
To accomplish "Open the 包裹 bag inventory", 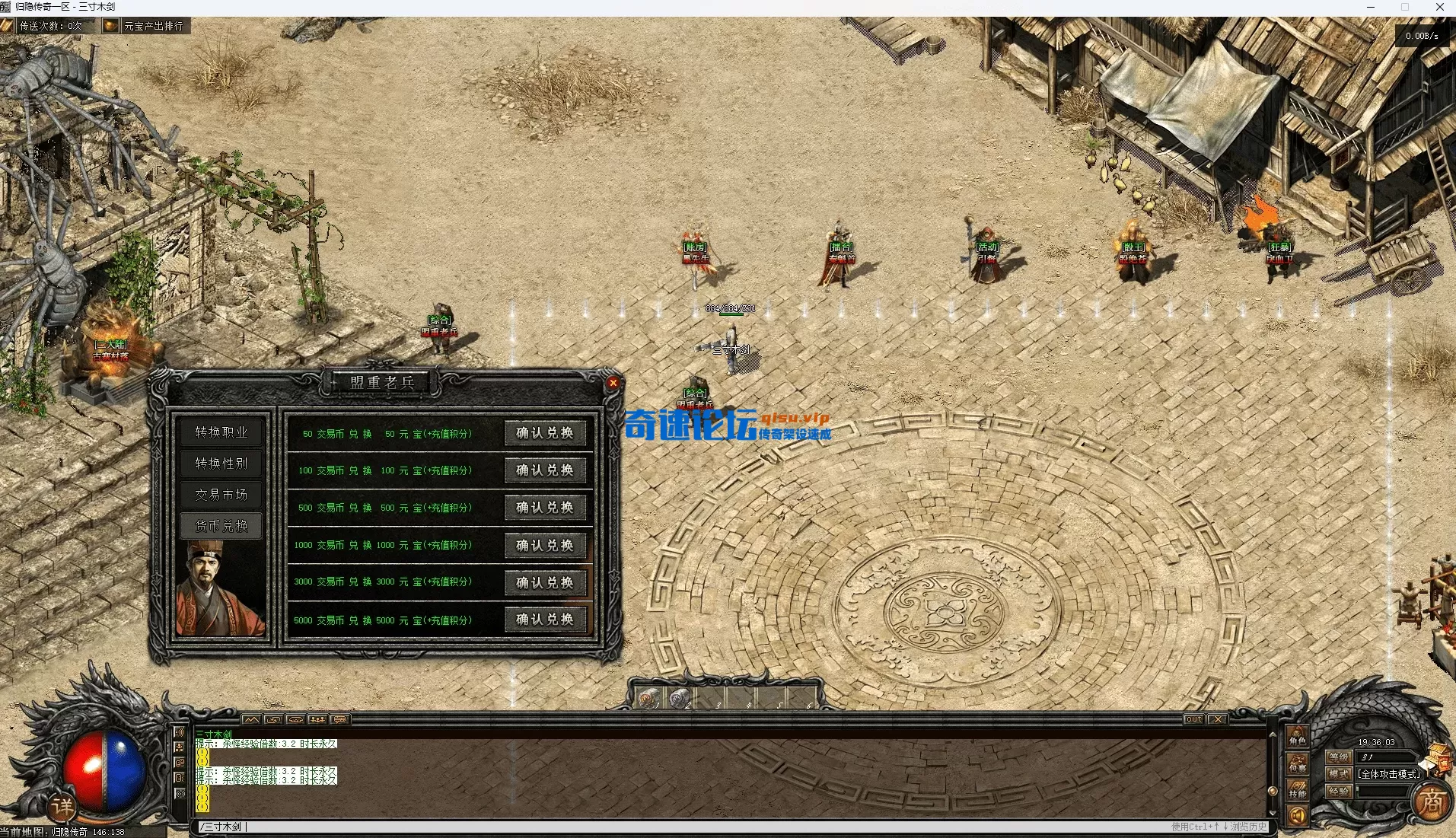I will pos(1298,765).
